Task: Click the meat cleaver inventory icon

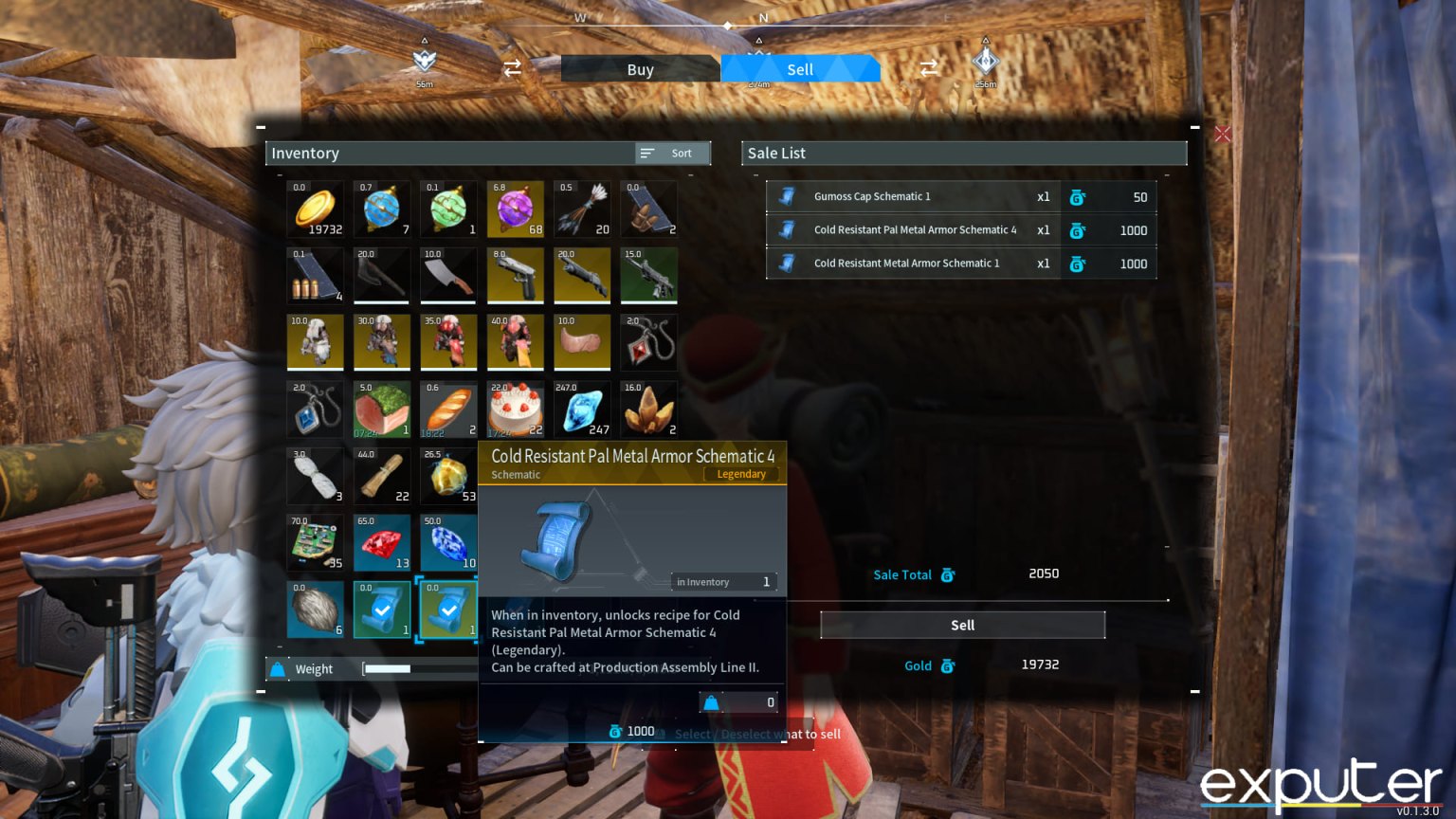Action: pyautogui.click(x=448, y=275)
